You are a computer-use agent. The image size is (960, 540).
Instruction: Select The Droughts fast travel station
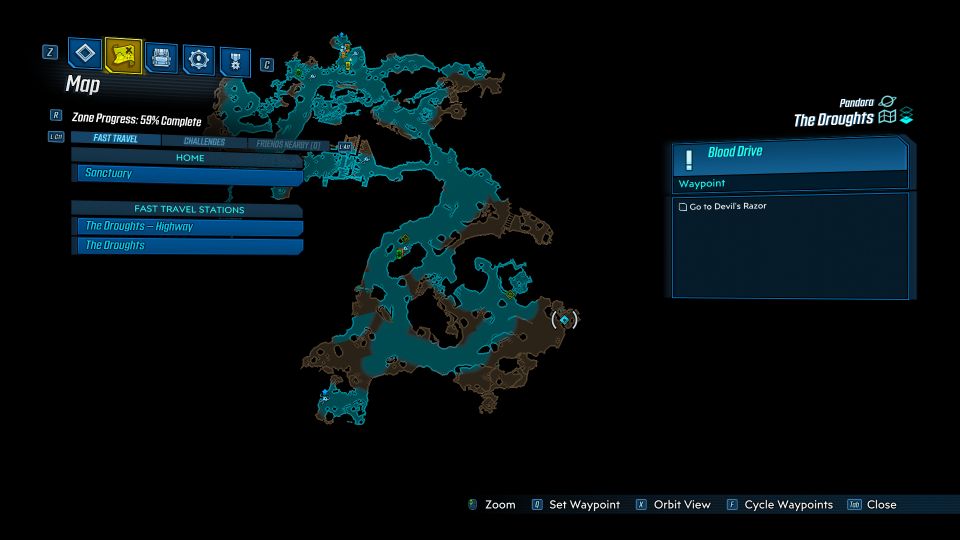[189, 245]
